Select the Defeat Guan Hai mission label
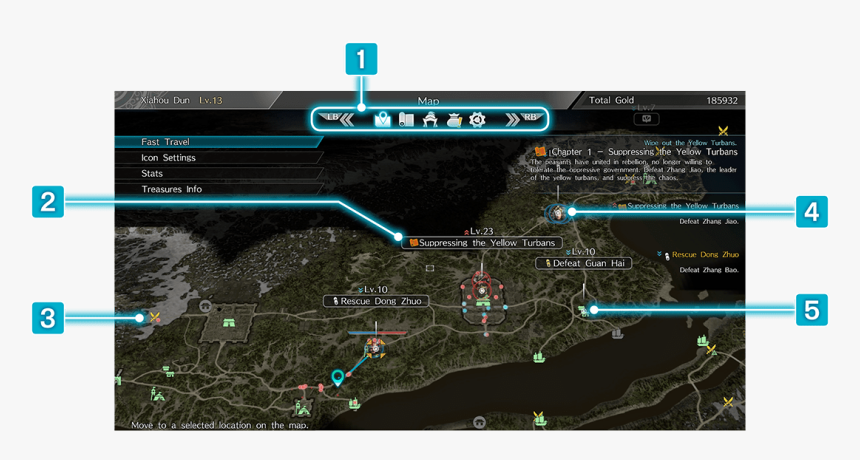Image resolution: width=860 pixels, height=460 pixels. 584,263
